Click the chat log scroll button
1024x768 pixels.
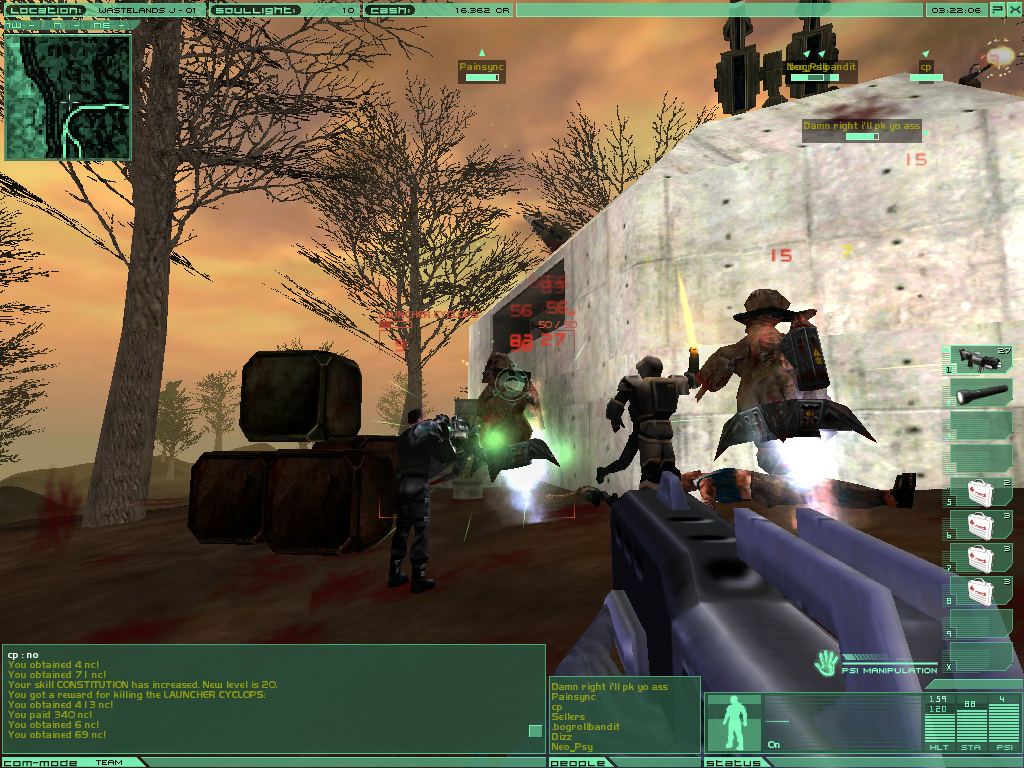point(535,731)
